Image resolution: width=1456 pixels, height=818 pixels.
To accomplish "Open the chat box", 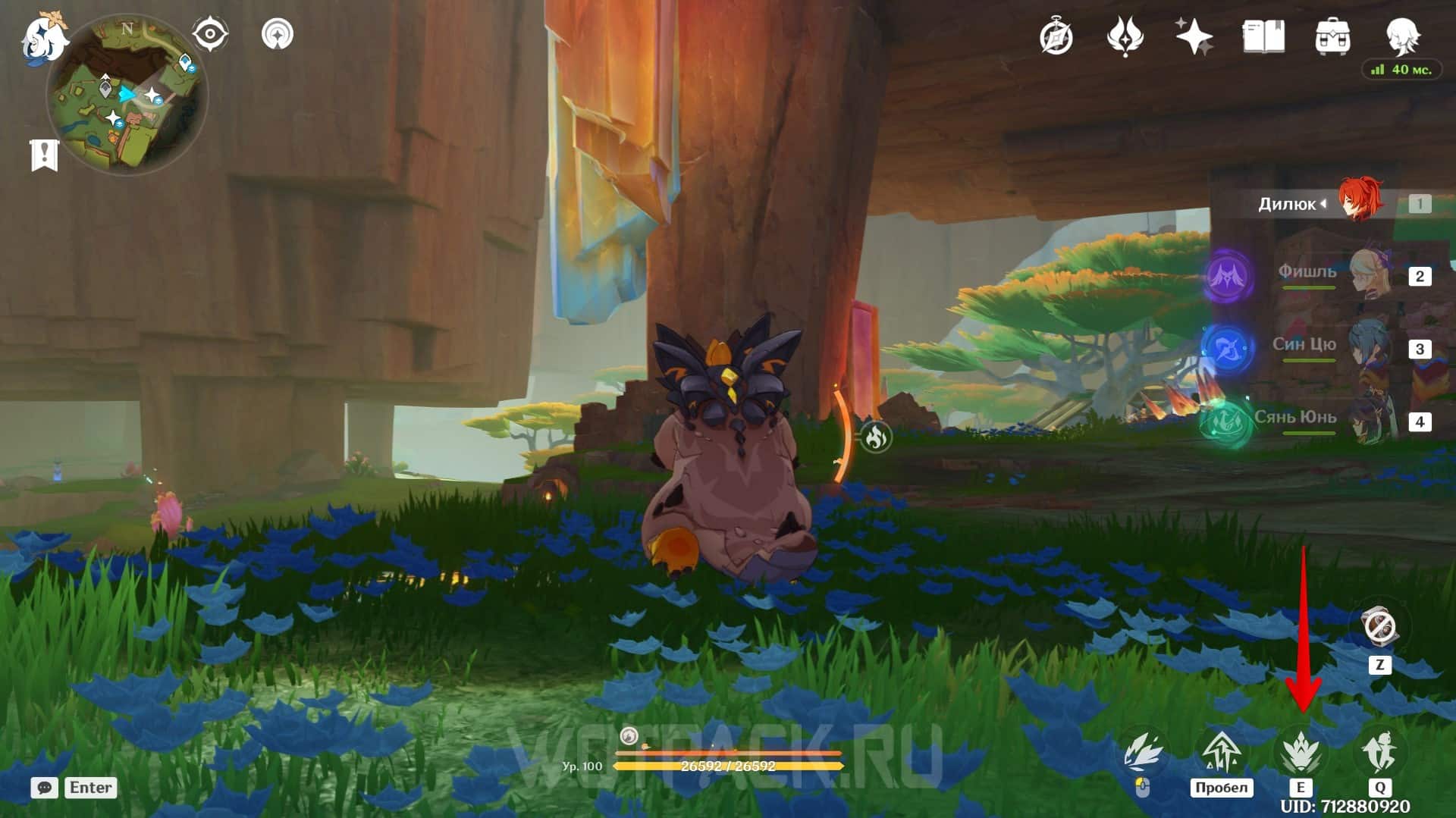I will pyautogui.click(x=45, y=788).
